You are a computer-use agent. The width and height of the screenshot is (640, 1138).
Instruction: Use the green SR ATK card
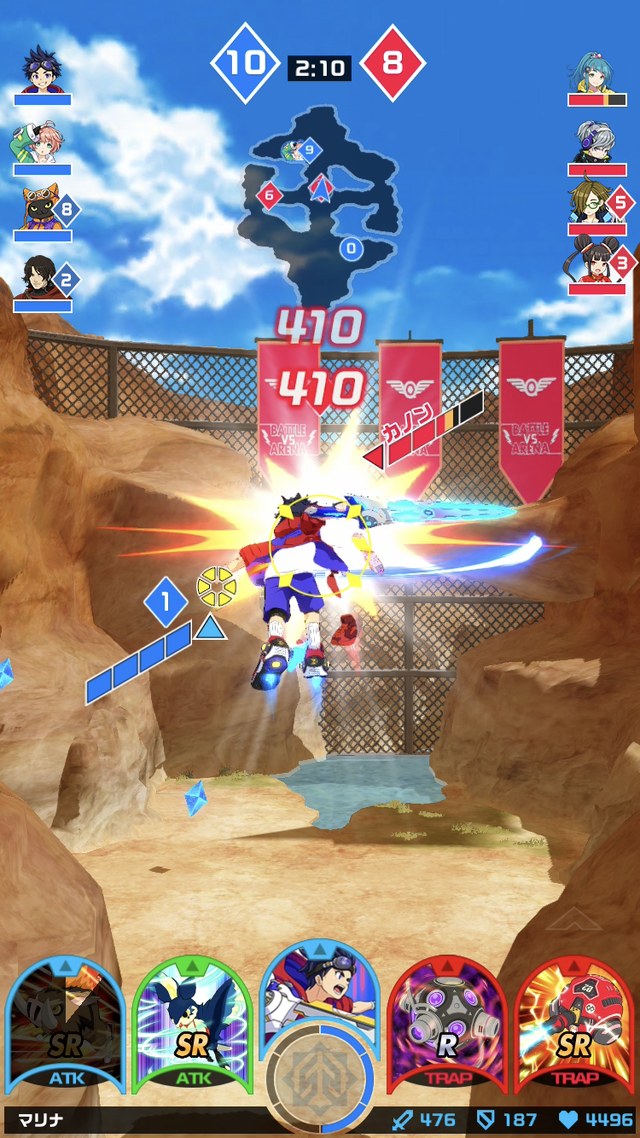pyautogui.click(x=190, y=1025)
